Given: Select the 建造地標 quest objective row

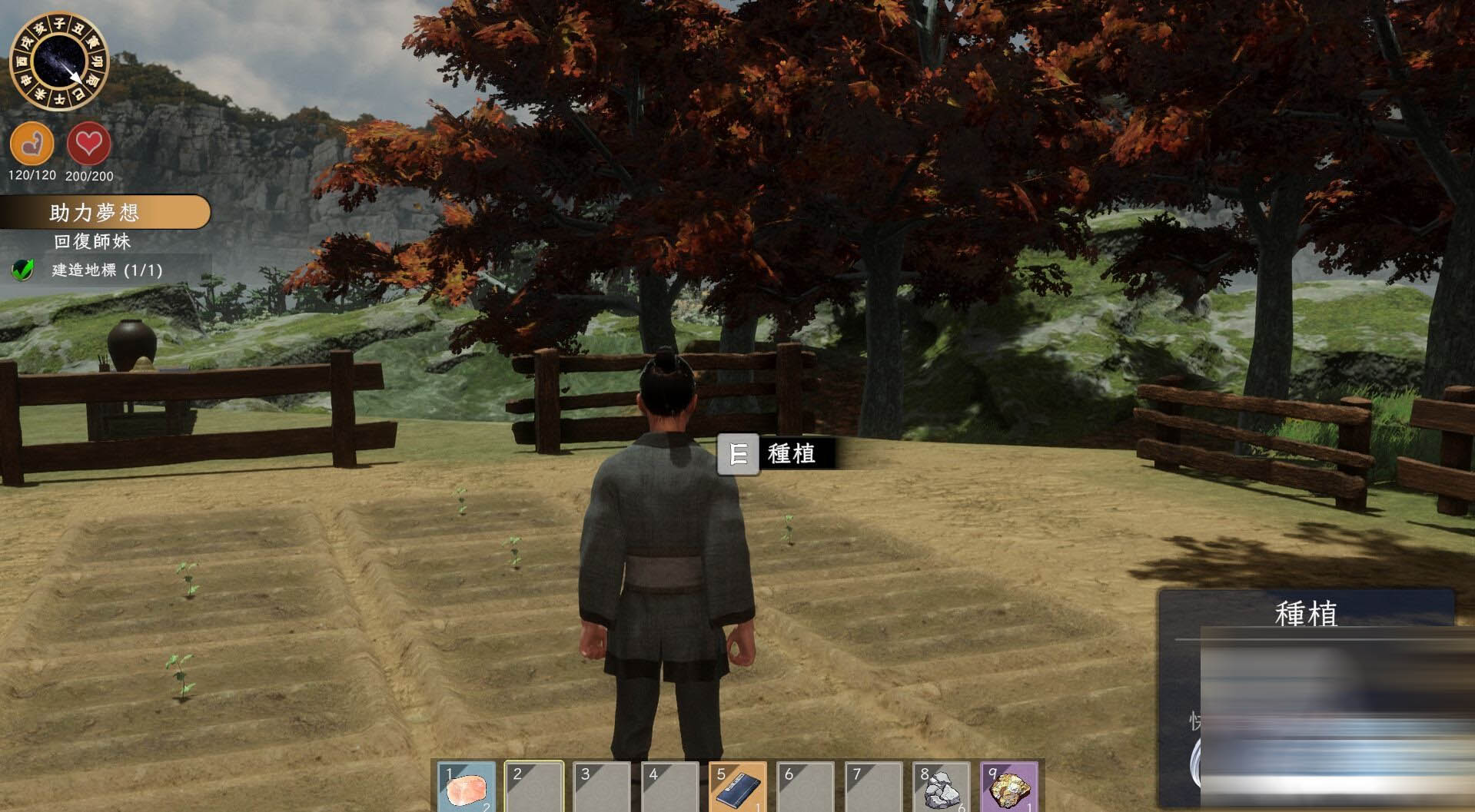Looking at the screenshot, I should [x=106, y=270].
